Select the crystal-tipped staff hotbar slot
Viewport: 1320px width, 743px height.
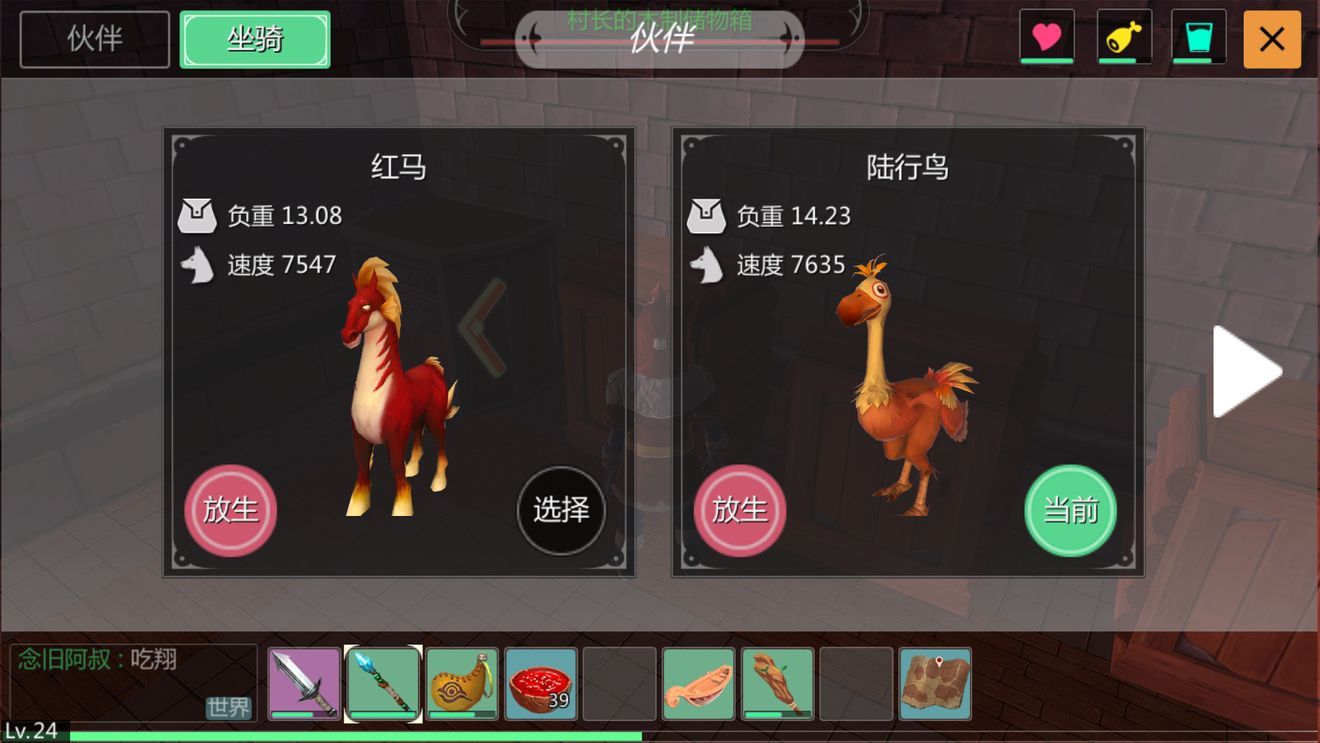(x=383, y=684)
